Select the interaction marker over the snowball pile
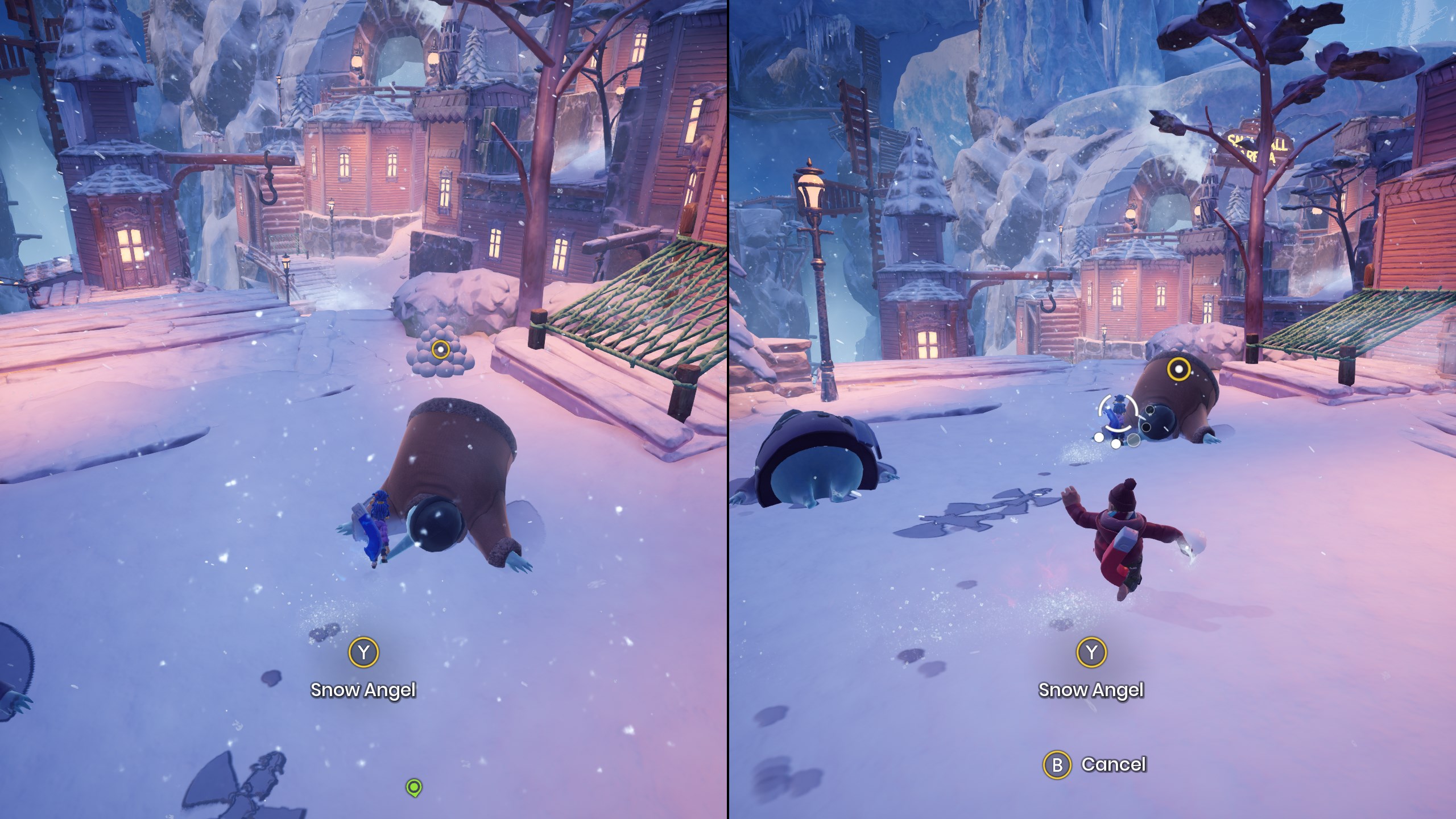Image resolution: width=1456 pixels, height=819 pixels. 440,349
